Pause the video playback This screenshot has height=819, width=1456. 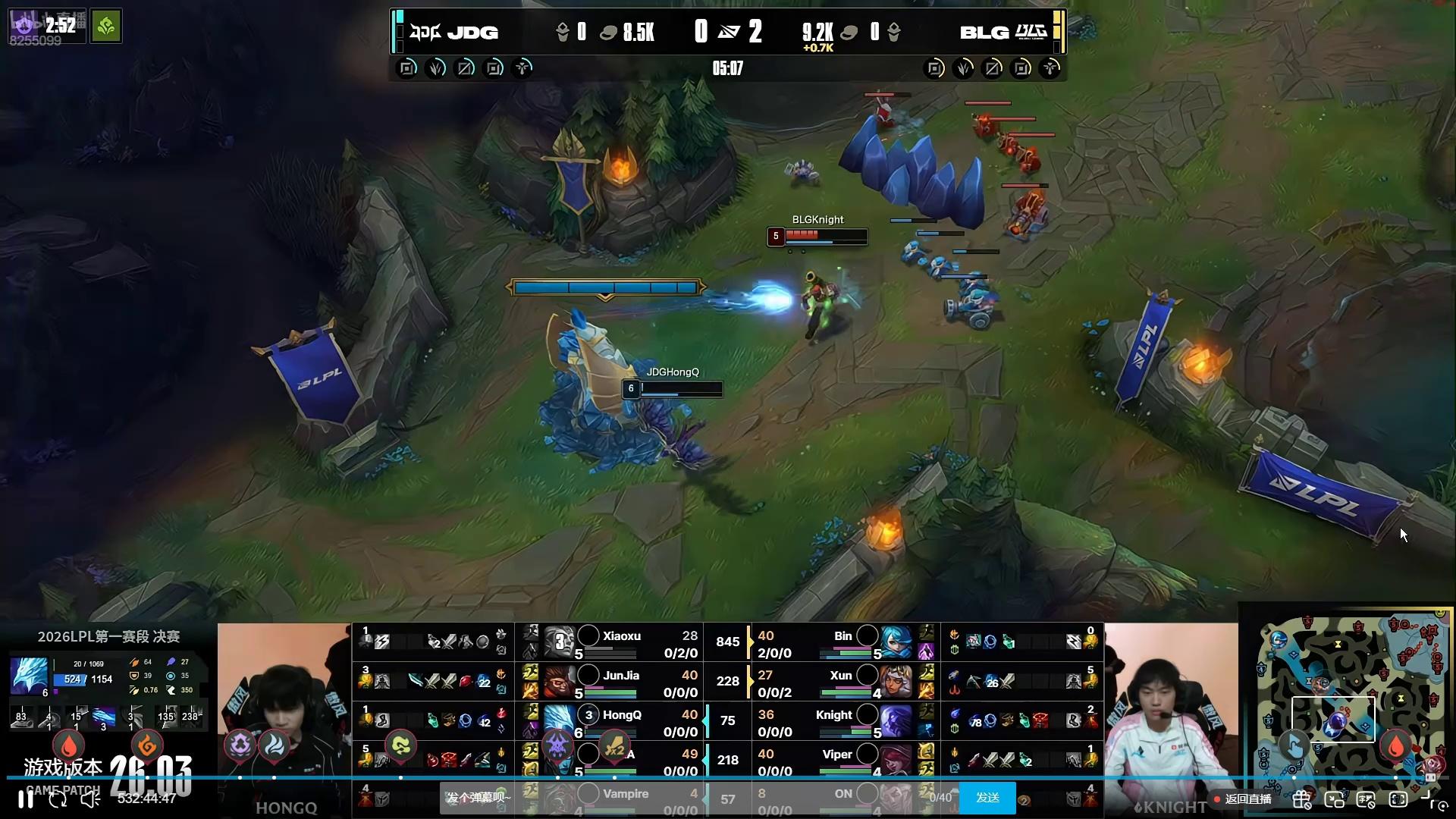click(x=26, y=799)
